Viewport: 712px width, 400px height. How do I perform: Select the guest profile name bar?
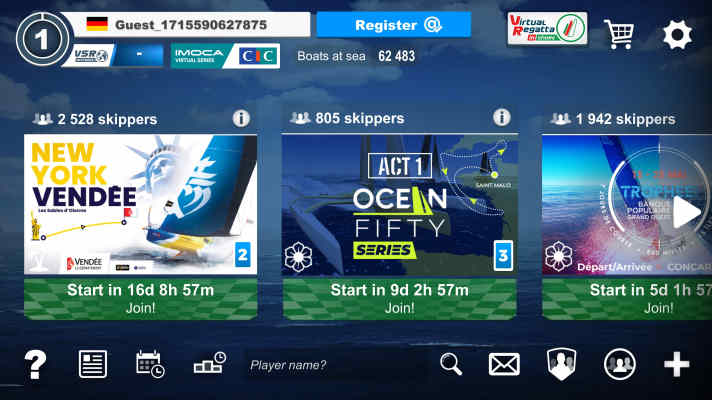[x=183, y=24]
